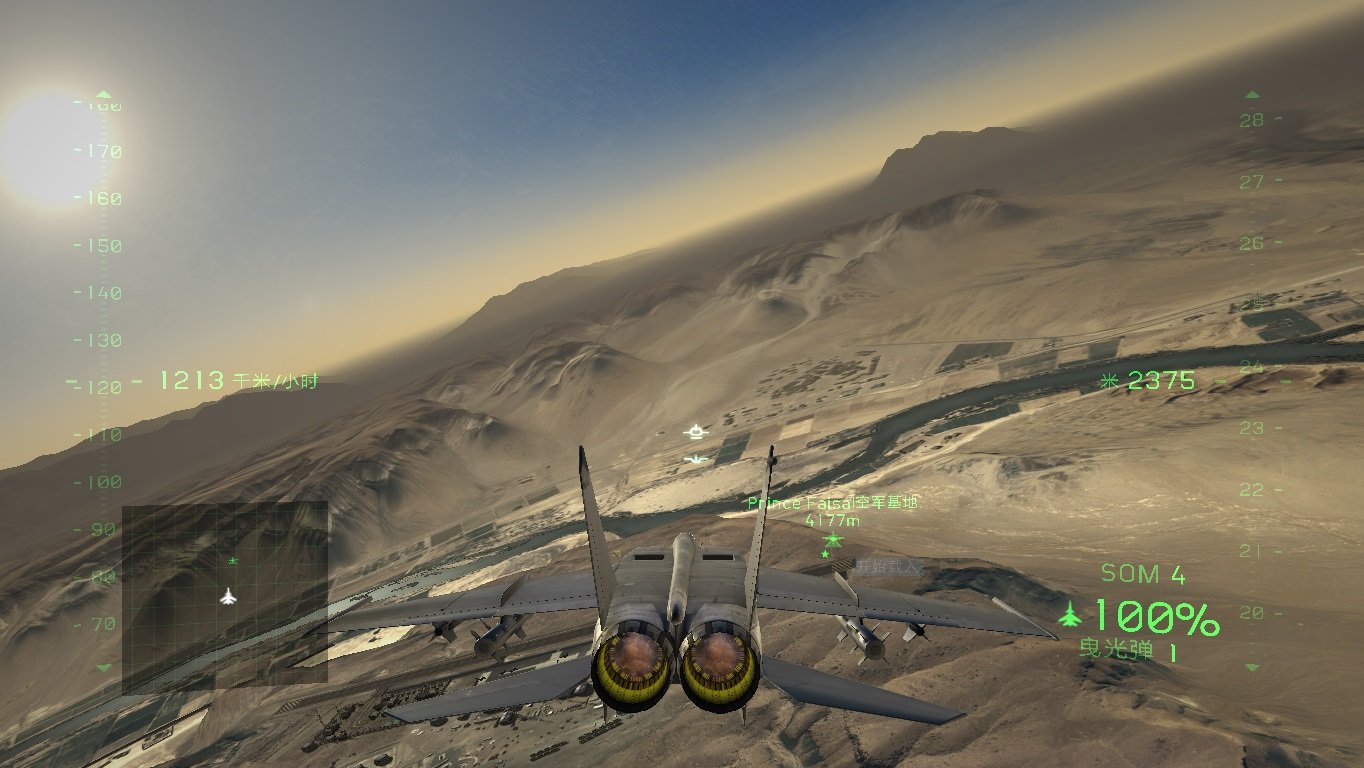Choose the SOM weapon indicator
This screenshot has width=1364, height=768.
[1142, 574]
